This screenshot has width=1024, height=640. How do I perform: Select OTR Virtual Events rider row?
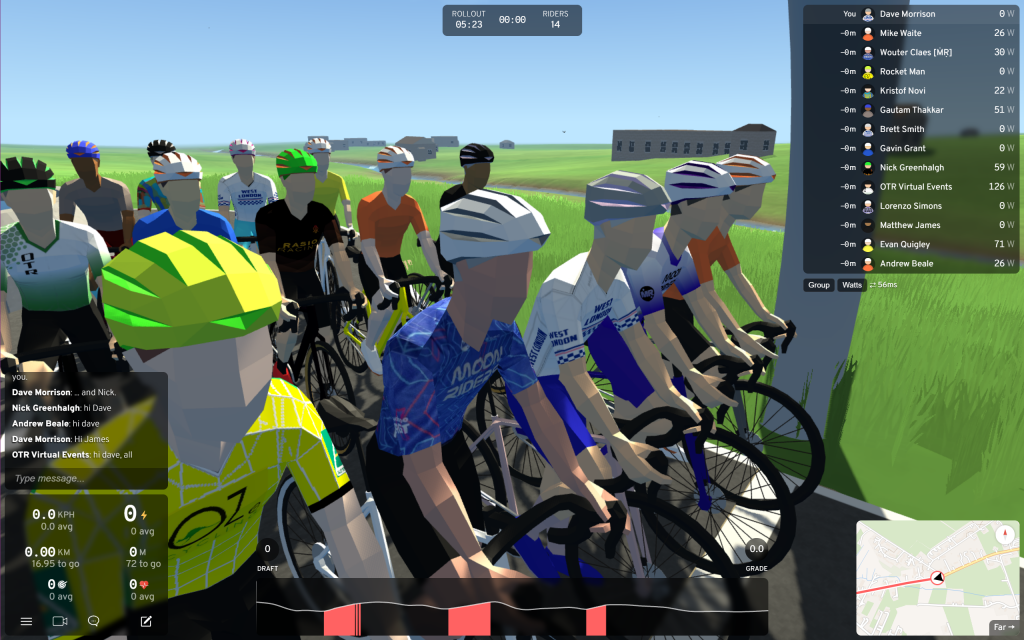click(915, 187)
